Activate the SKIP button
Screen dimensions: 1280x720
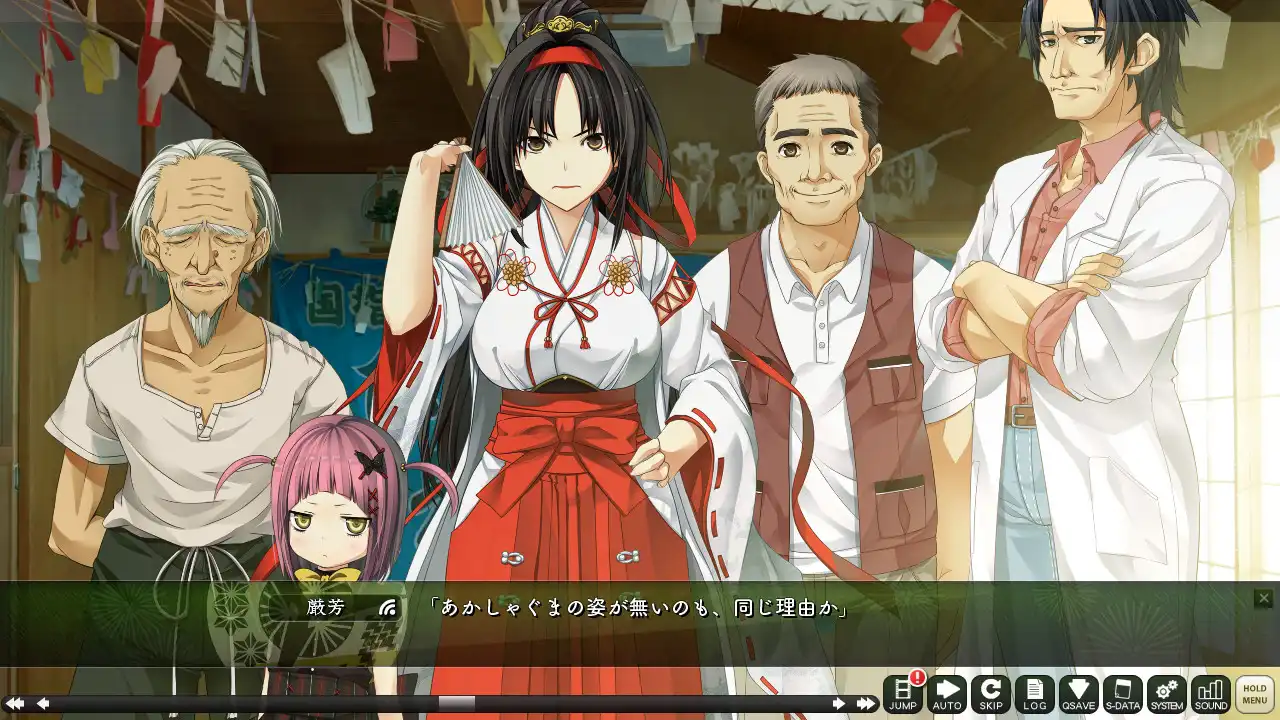991,694
